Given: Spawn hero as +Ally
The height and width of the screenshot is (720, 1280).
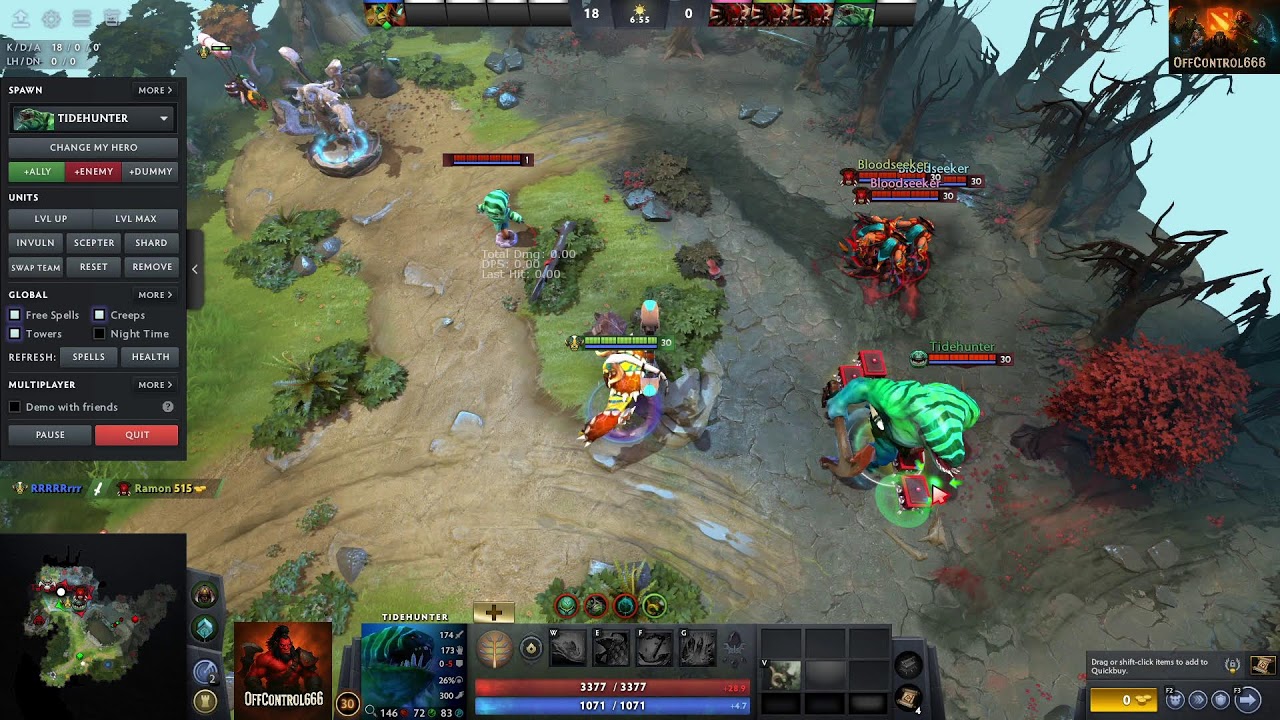Looking at the screenshot, I should (36, 171).
